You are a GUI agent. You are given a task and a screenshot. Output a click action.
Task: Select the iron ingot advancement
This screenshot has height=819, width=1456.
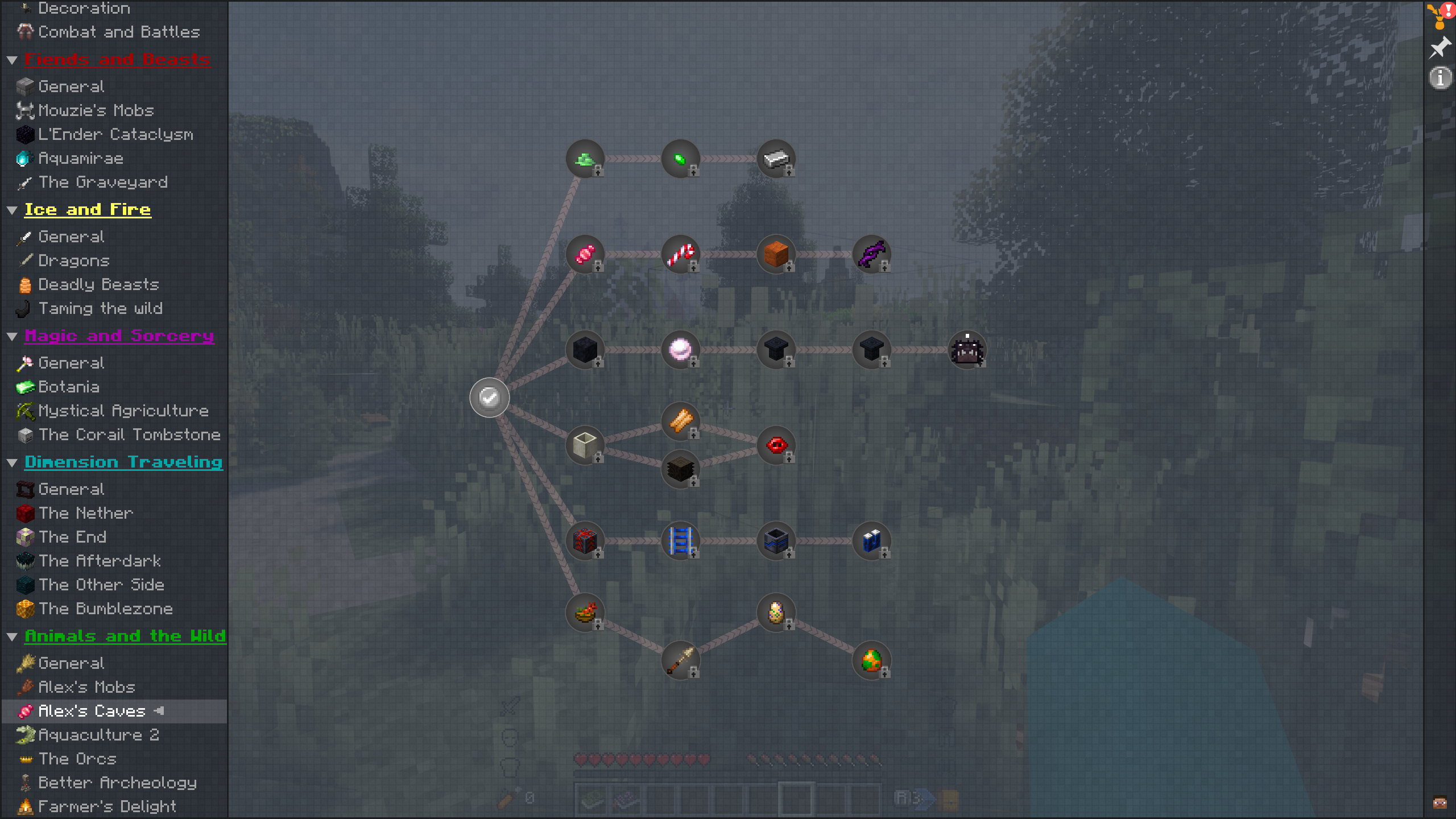click(x=776, y=158)
